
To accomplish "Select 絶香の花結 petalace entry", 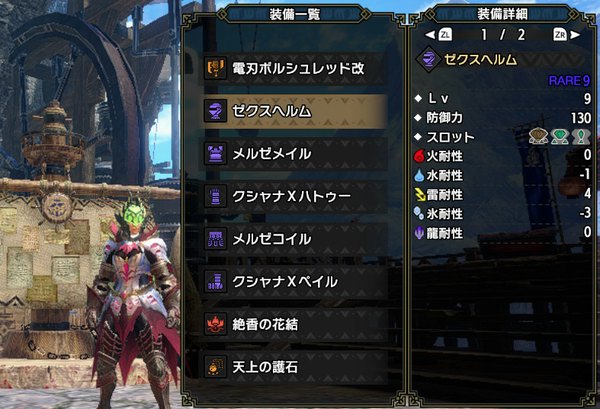I will 294,324.
